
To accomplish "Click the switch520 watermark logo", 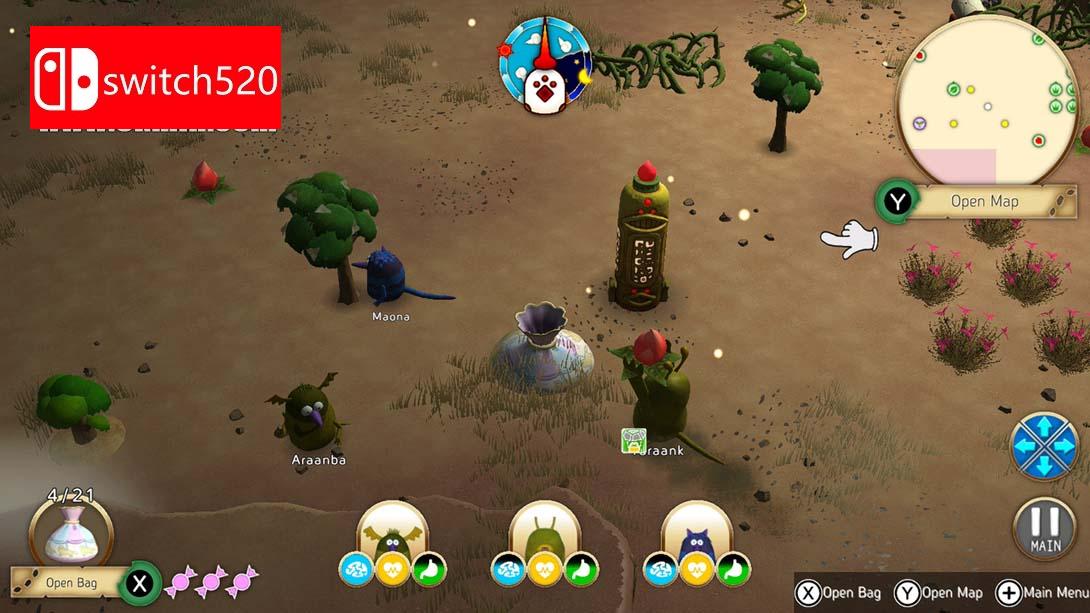I will tap(156, 79).
